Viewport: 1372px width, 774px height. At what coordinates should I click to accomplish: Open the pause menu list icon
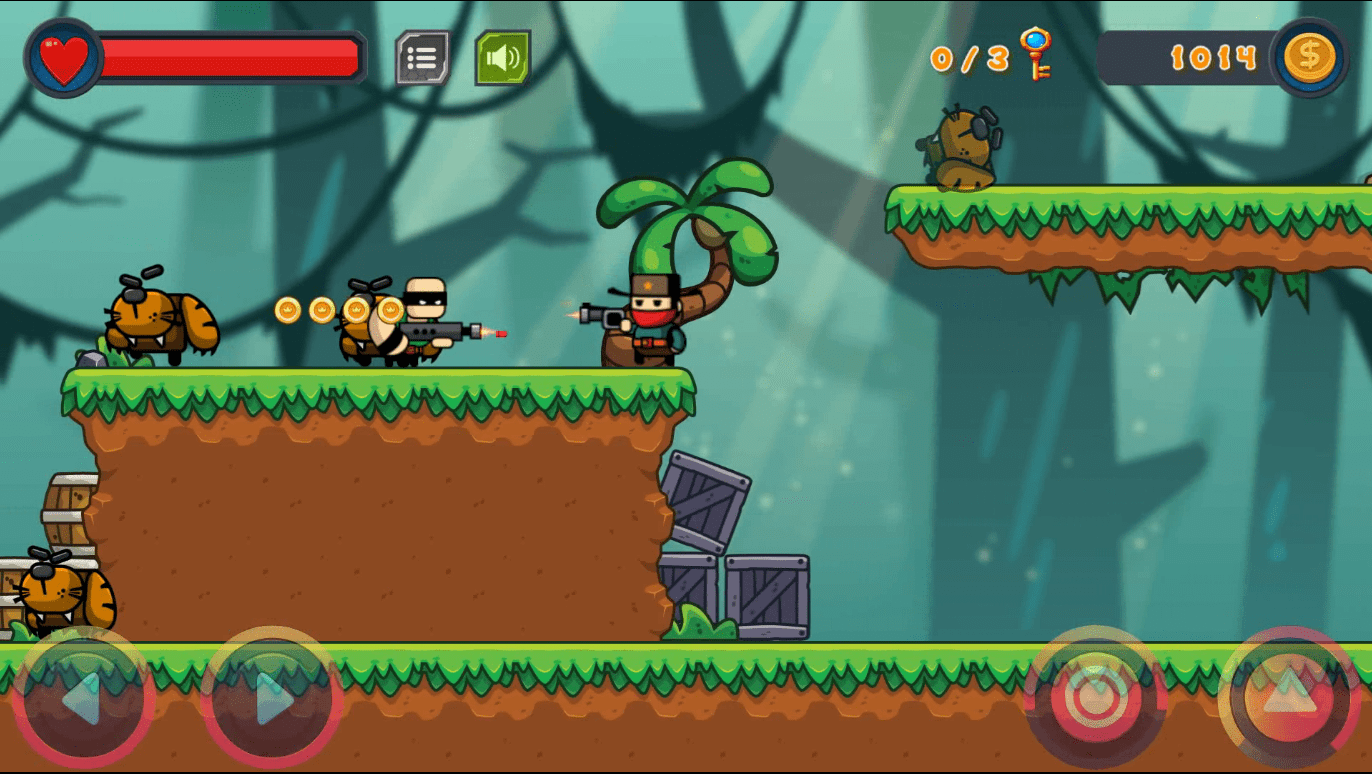click(x=424, y=58)
